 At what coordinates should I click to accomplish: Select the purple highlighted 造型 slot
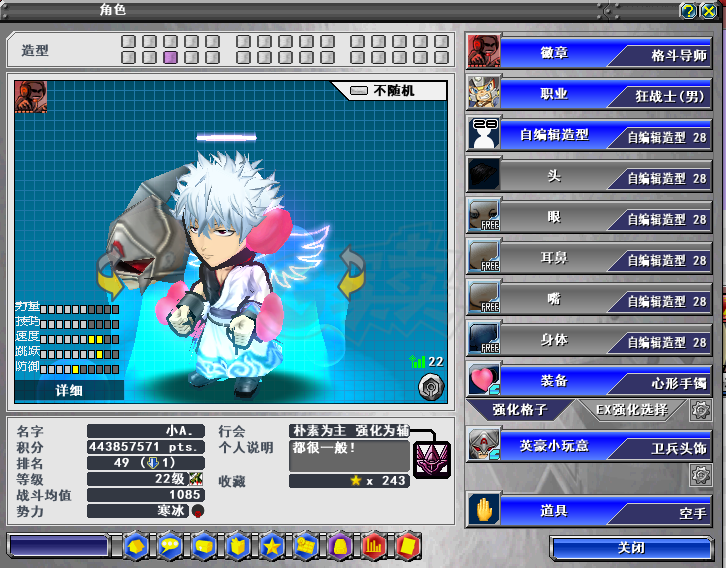[x=170, y=58]
